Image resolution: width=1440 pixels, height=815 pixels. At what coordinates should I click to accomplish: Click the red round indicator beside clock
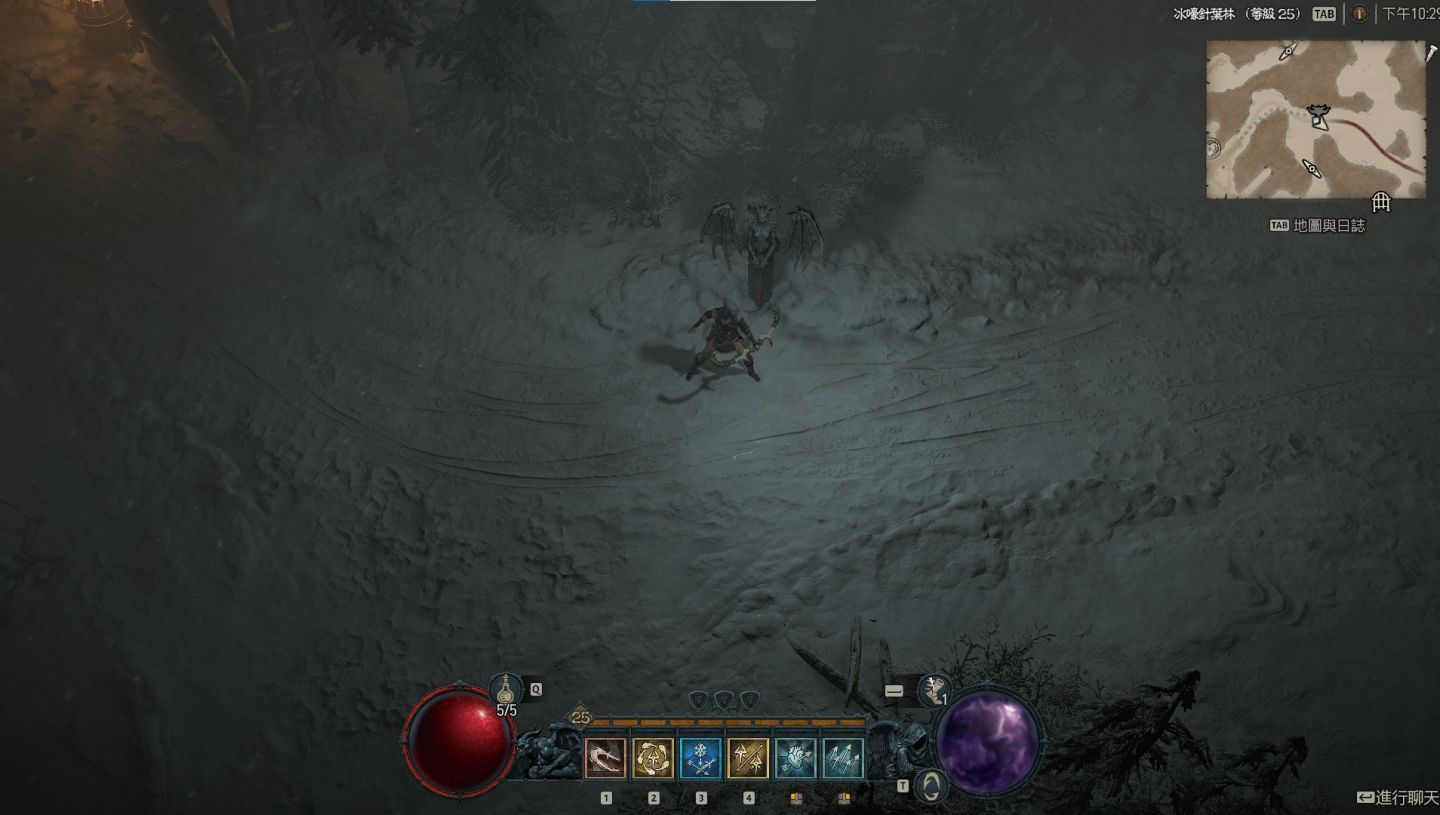[1359, 14]
